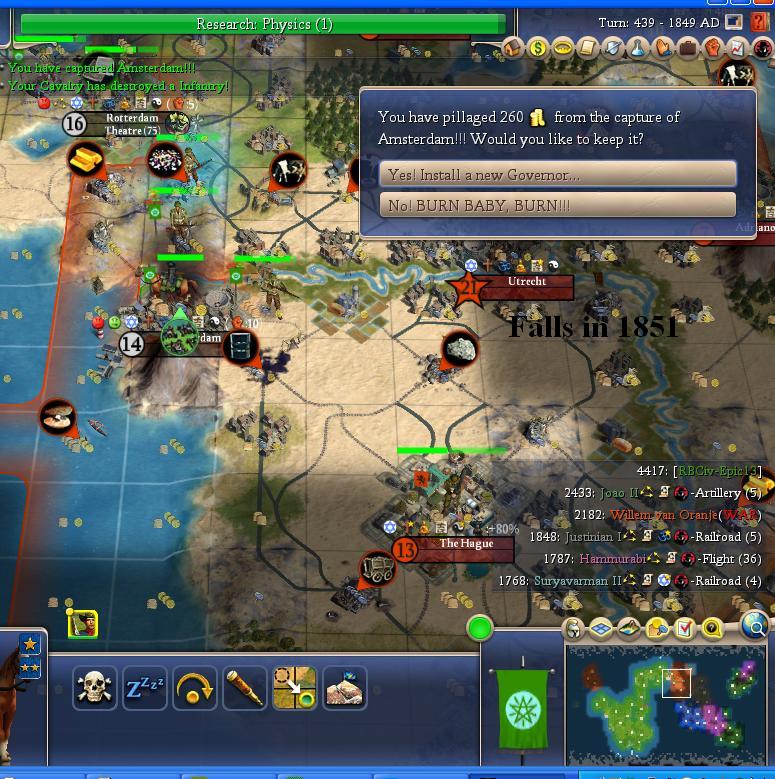Open the Corporation Advisor briefcase icon
Image resolution: width=775 pixels, height=779 pixels.
point(688,47)
